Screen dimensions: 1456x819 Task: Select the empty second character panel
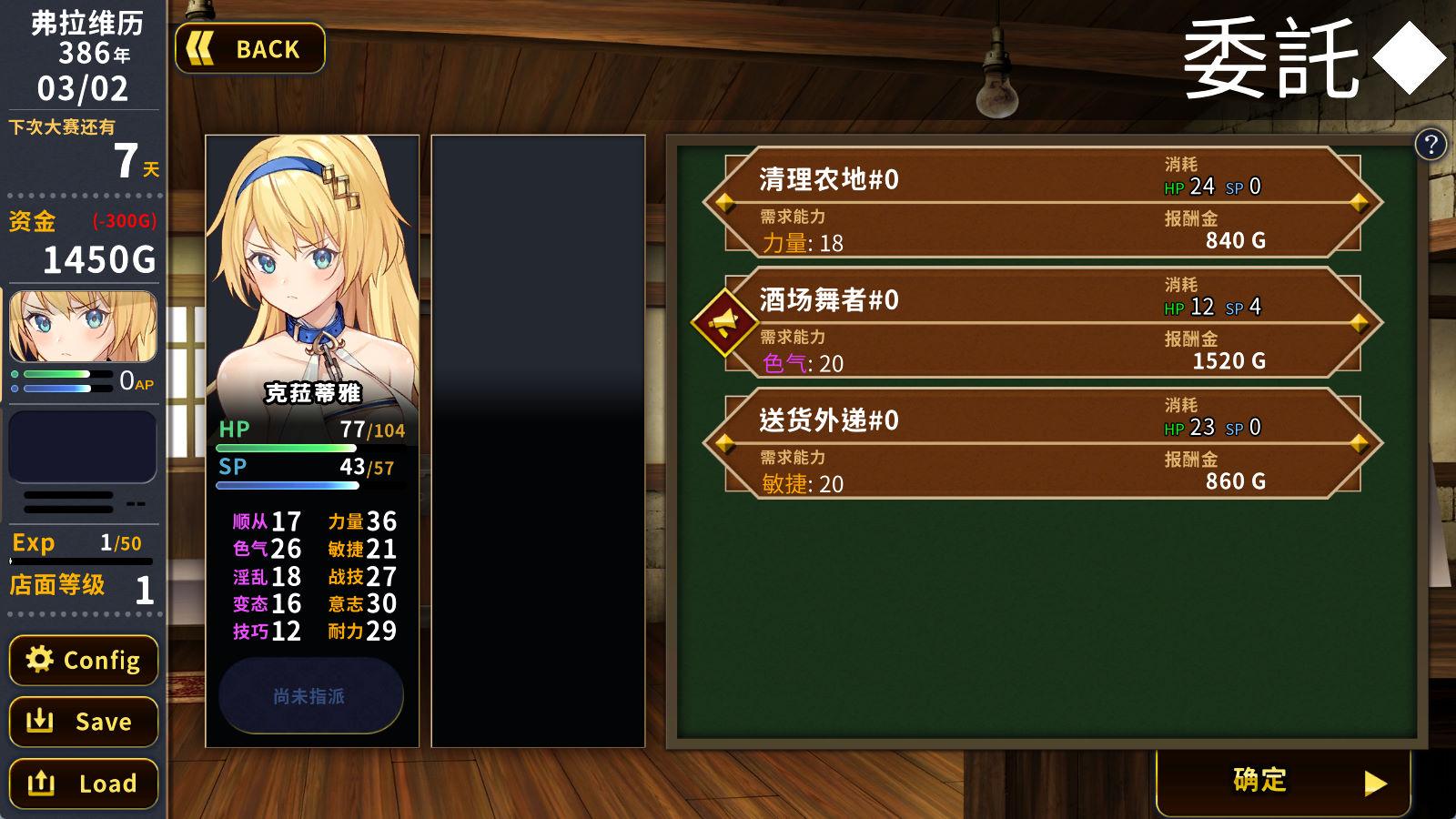(x=538, y=441)
